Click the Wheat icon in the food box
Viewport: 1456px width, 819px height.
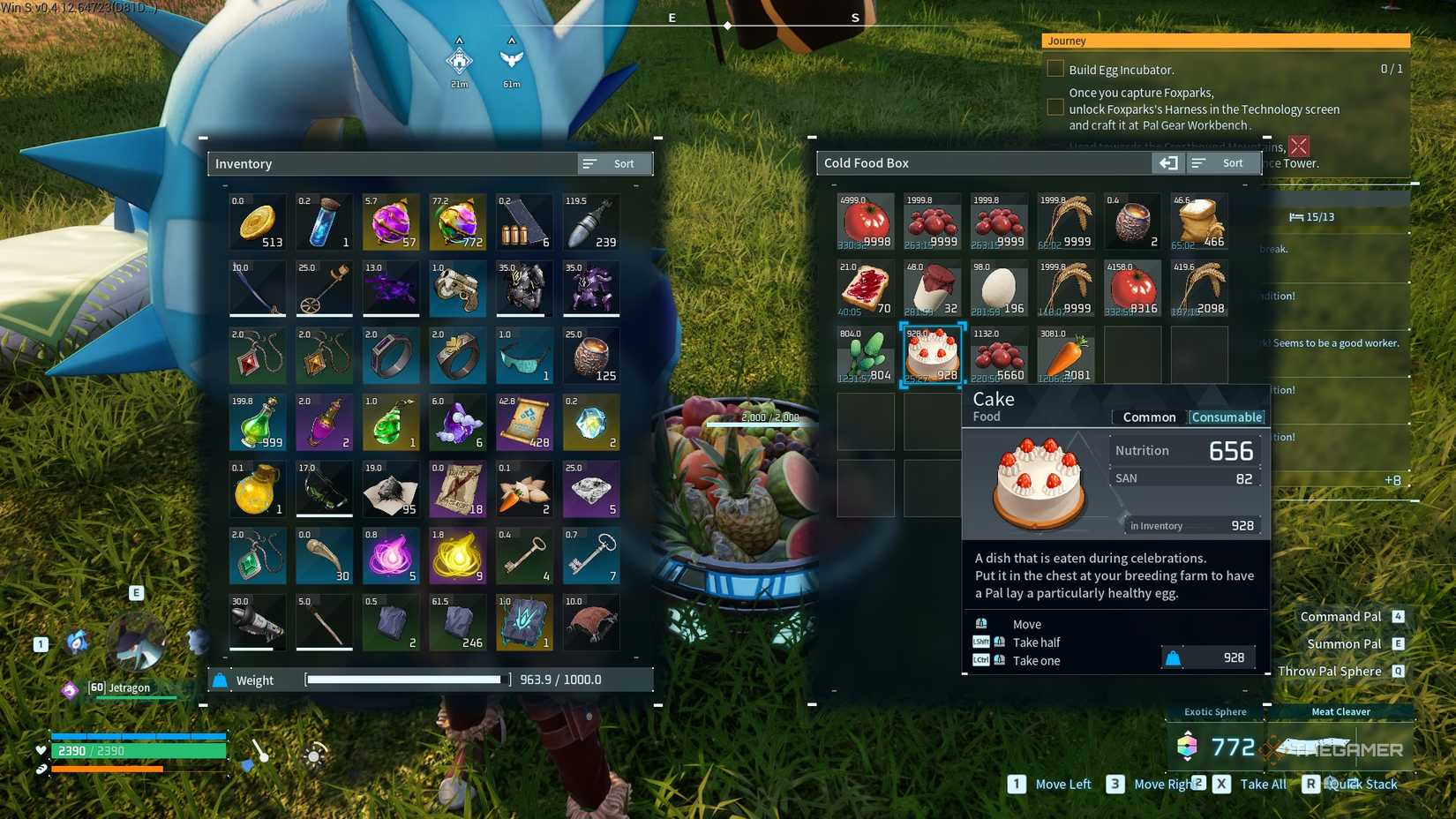(1066, 222)
